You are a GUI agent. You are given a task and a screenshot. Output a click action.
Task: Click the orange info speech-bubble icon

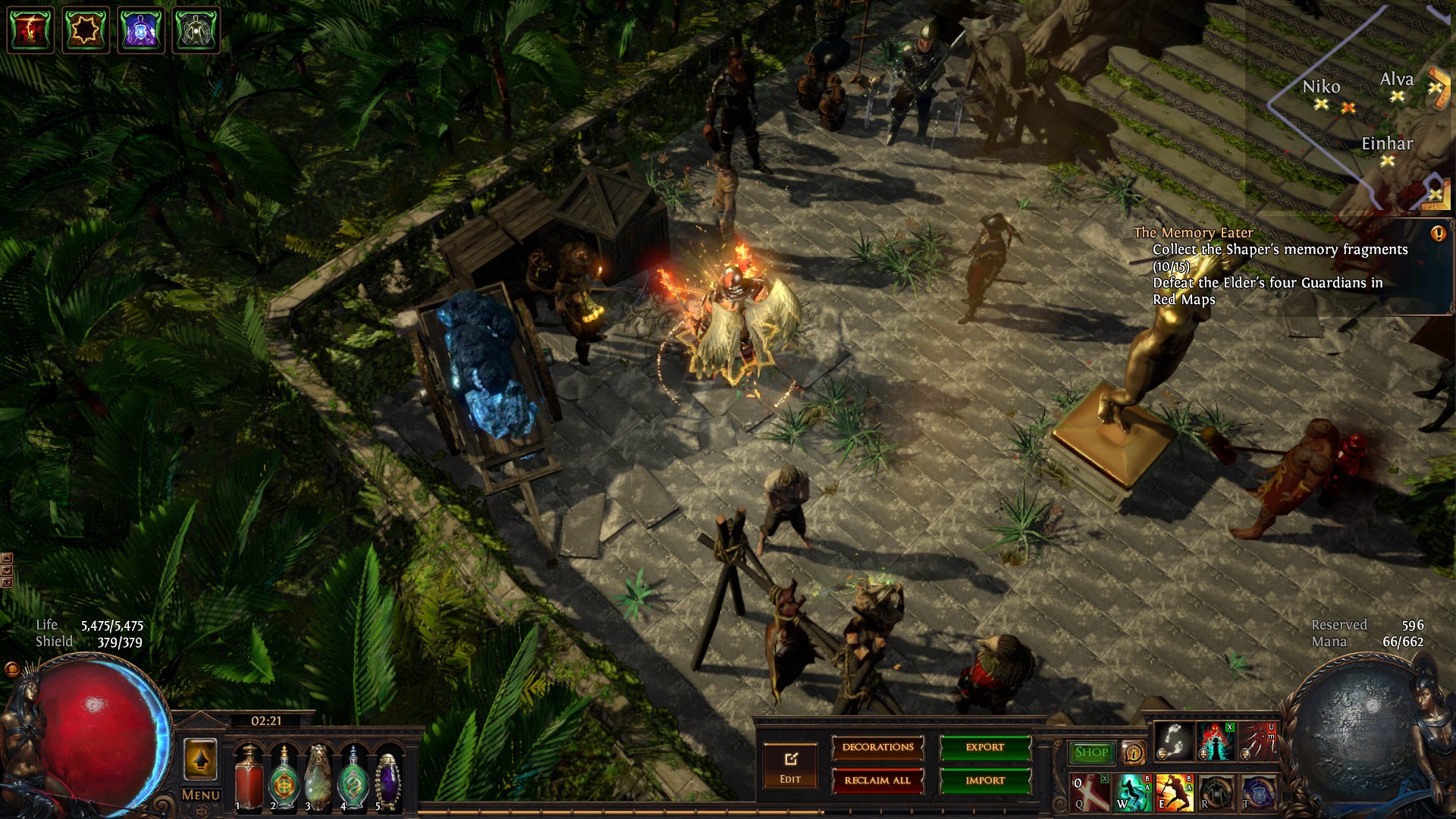point(1134,753)
